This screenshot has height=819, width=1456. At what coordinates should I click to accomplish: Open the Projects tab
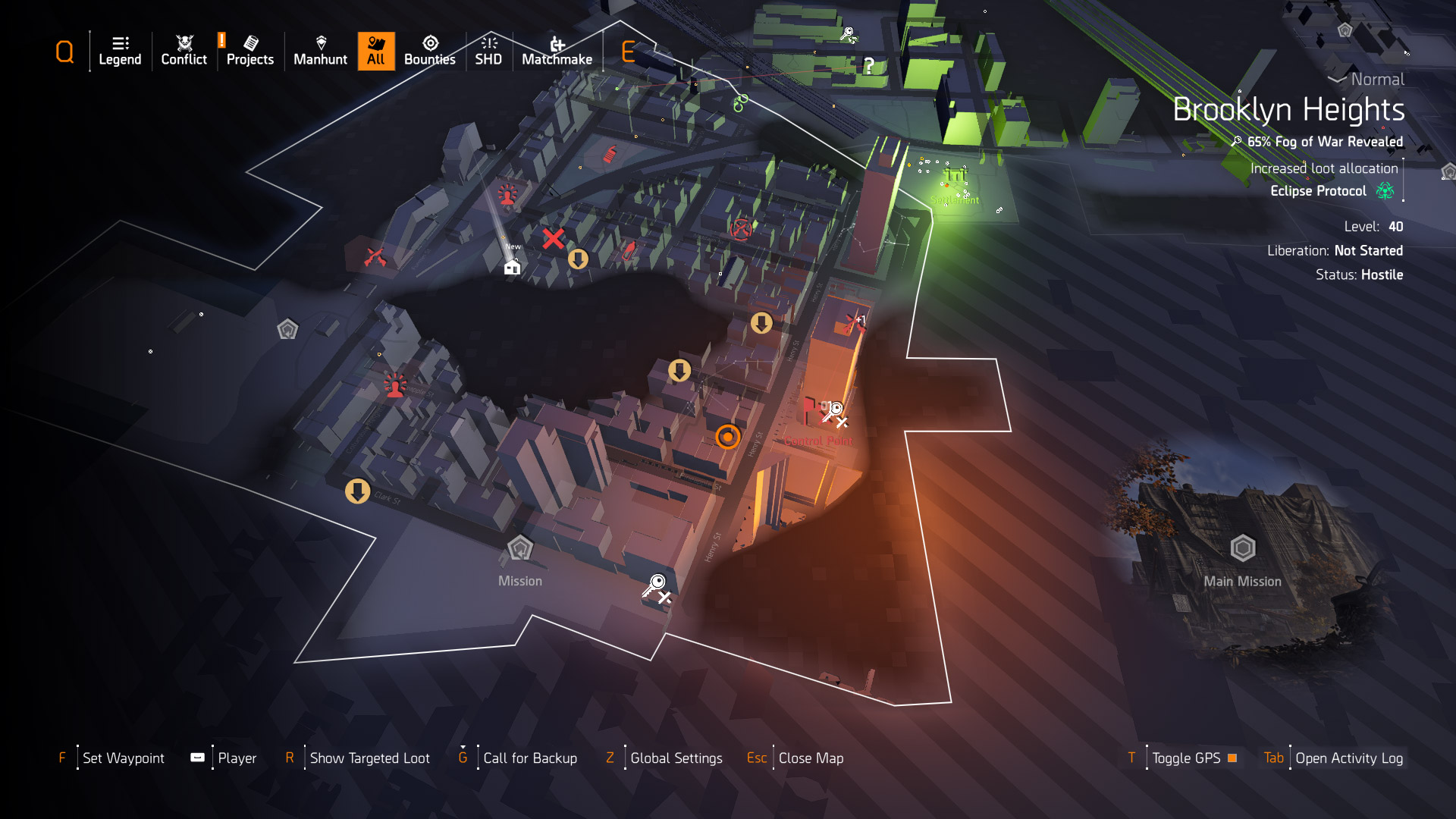tap(249, 51)
